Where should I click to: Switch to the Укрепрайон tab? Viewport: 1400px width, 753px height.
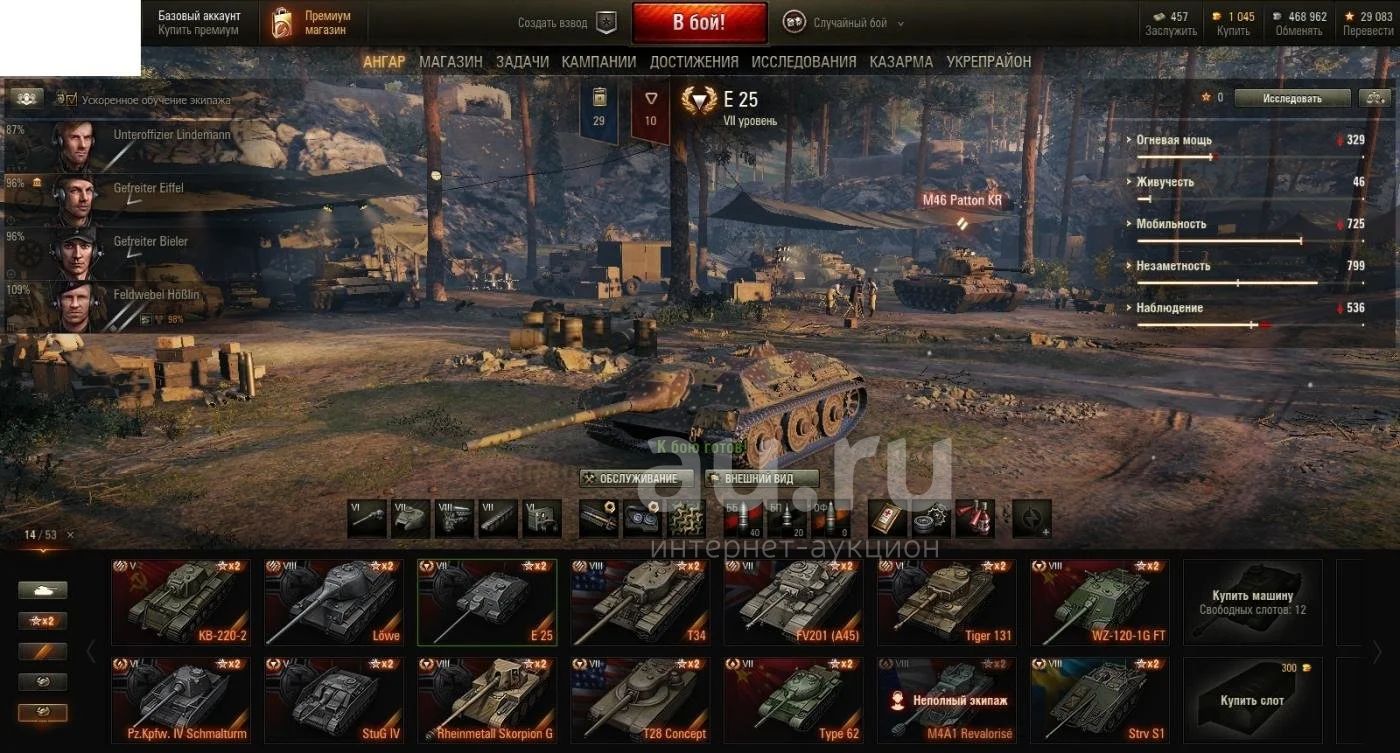pos(989,62)
